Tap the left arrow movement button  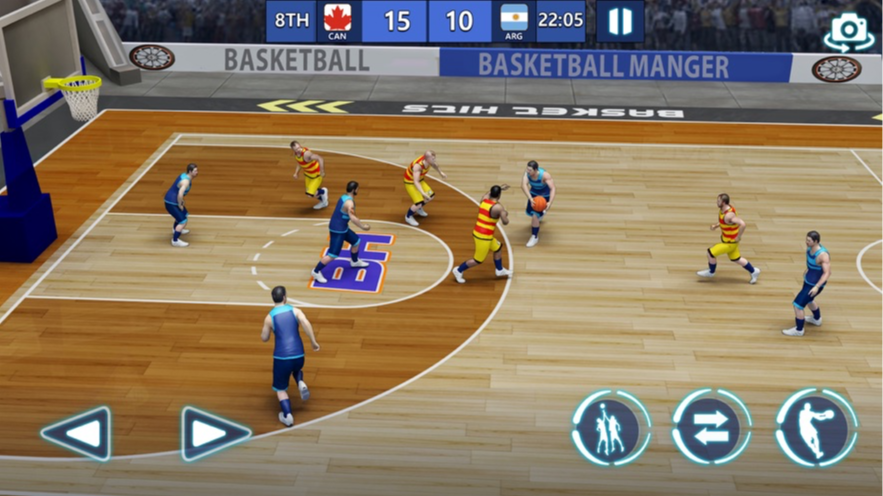click(76, 433)
